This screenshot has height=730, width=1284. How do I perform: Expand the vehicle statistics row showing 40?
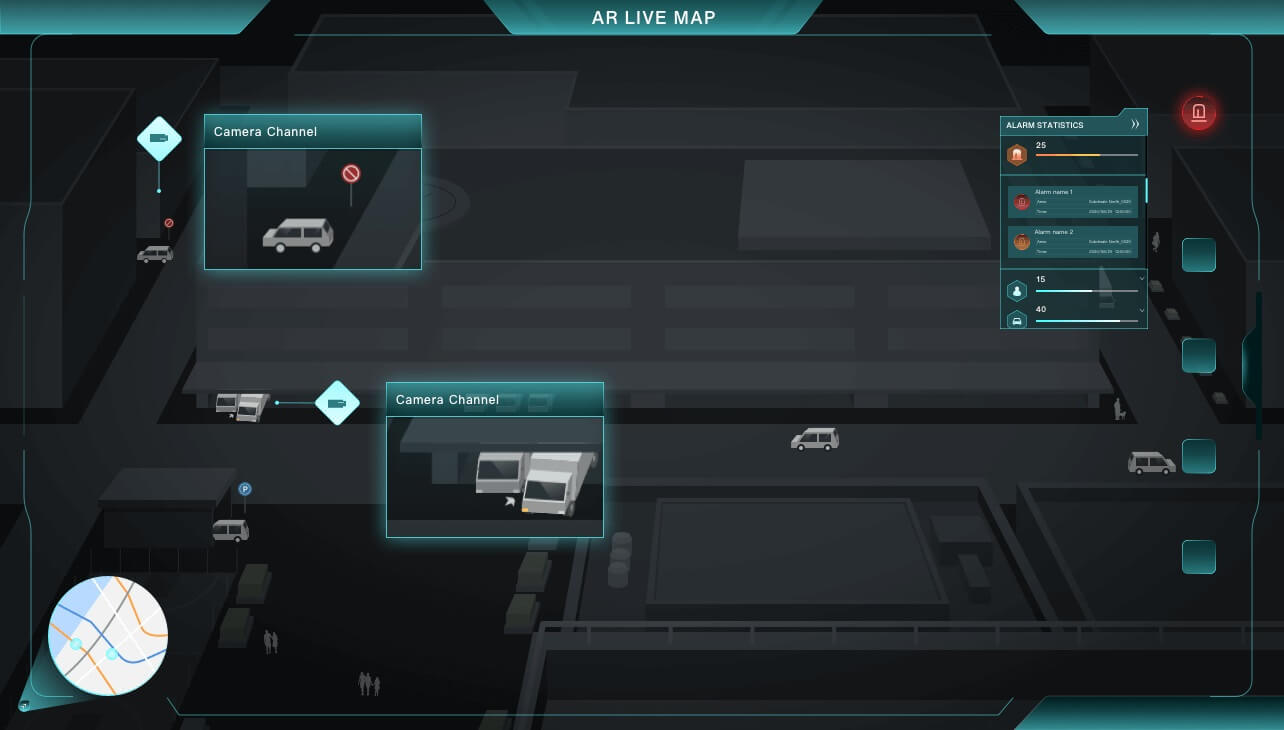(x=1142, y=310)
